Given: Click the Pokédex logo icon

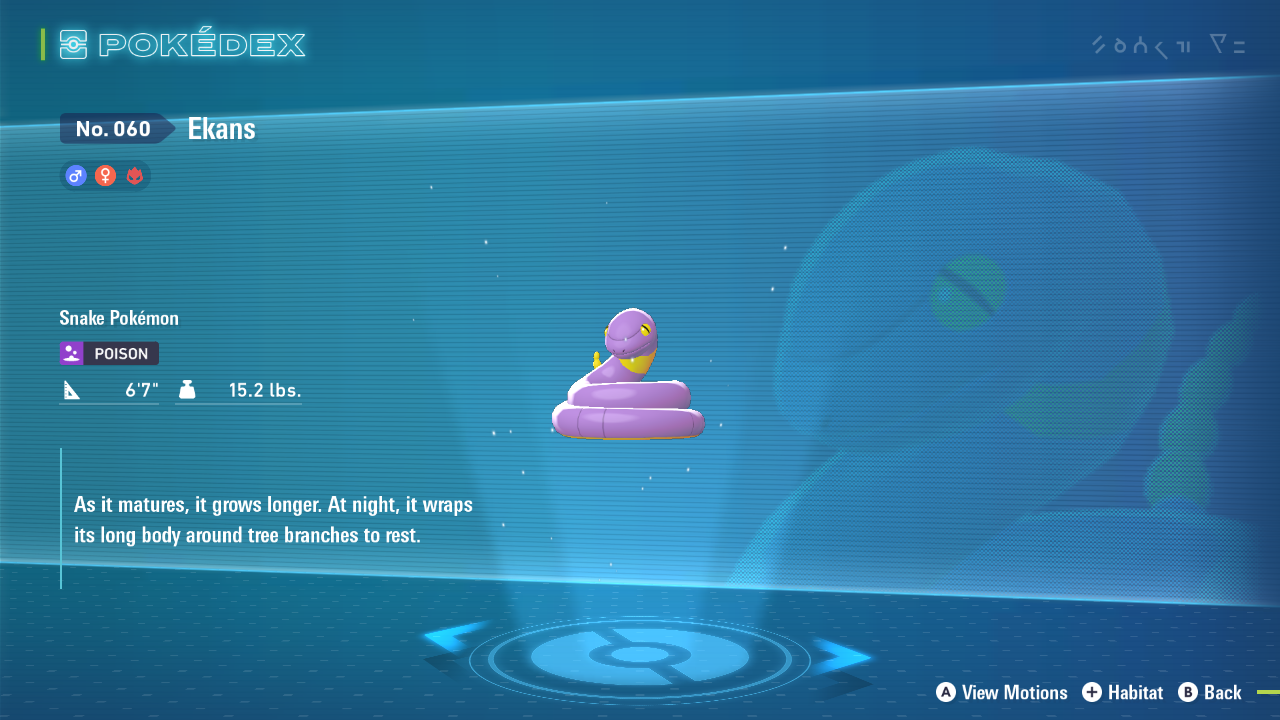Looking at the screenshot, I should click(x=72, y=44).
